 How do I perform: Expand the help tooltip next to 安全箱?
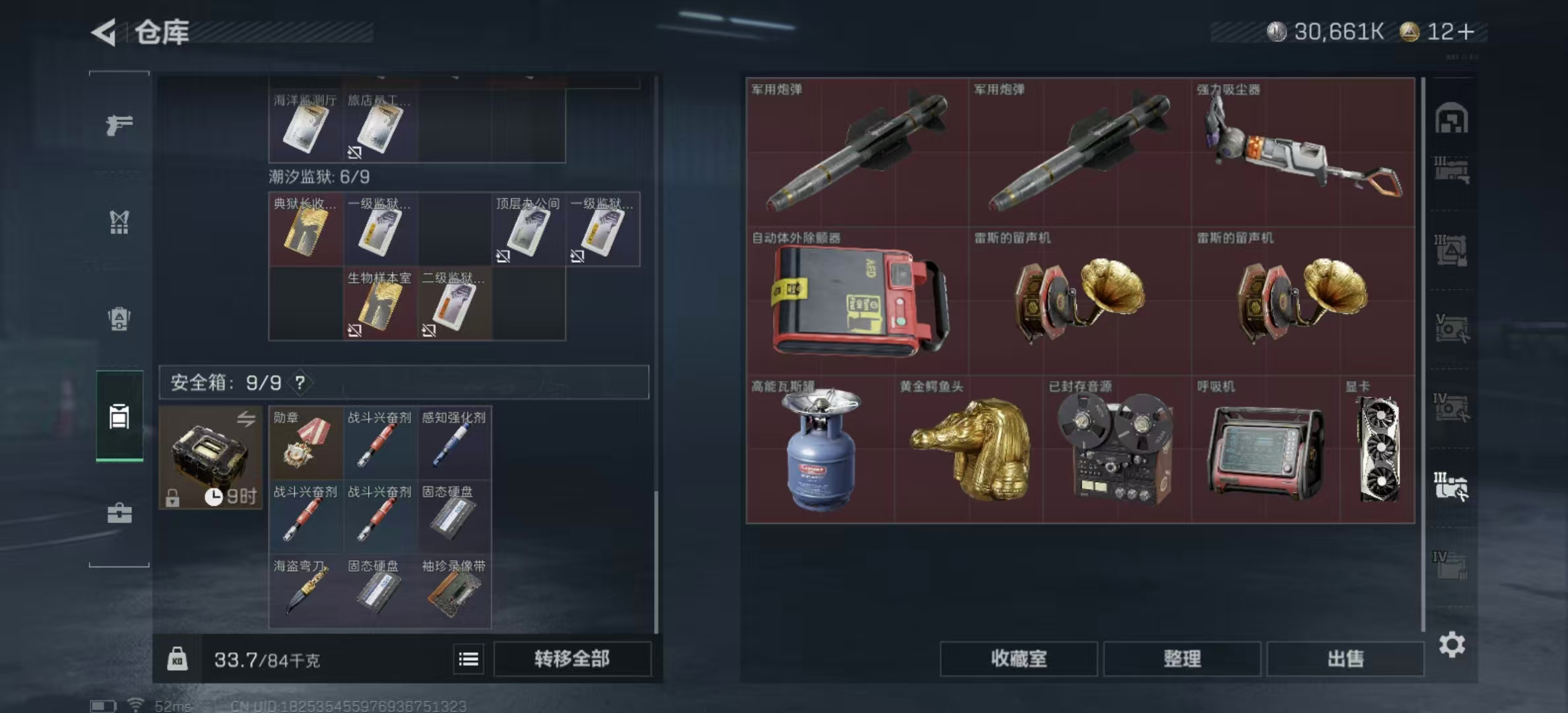[301, 382]
